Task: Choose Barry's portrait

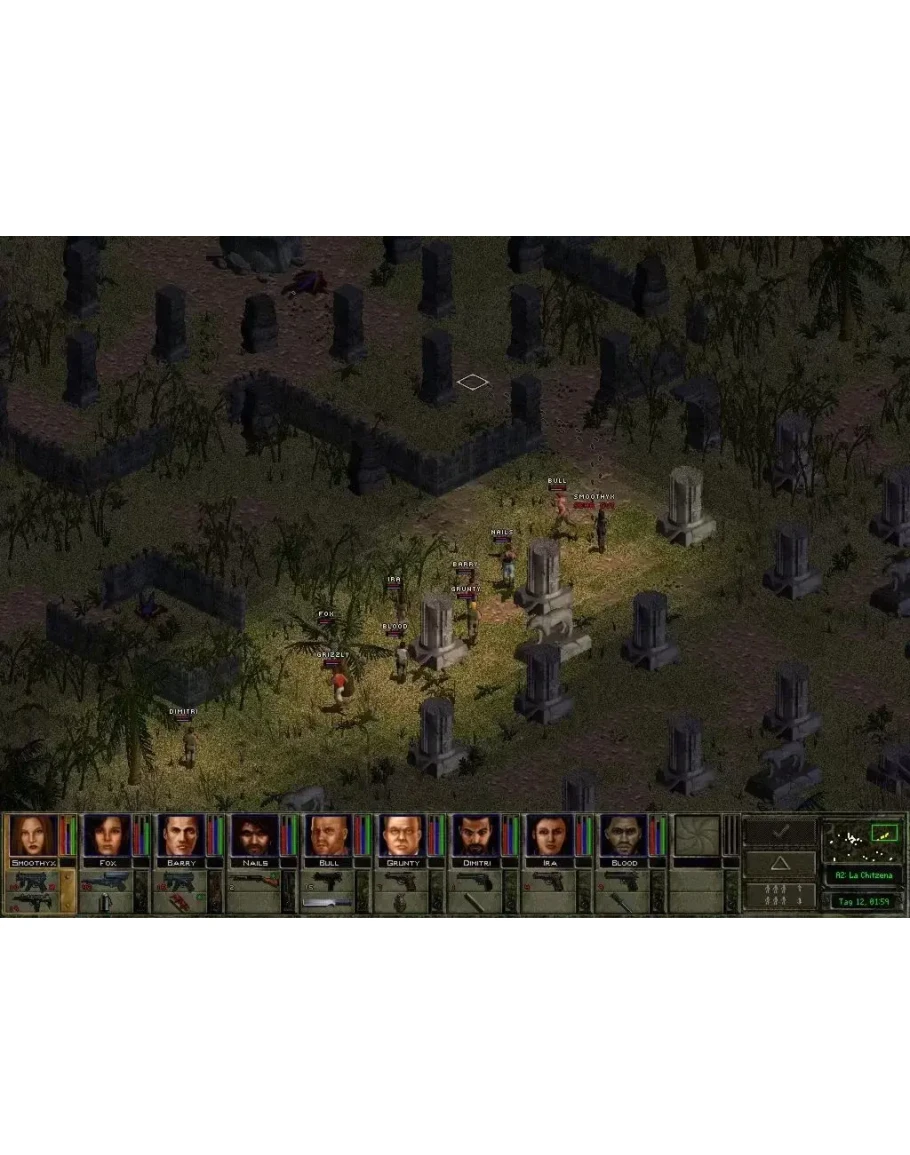Action: pyautogui.click(x=180, y=834)
